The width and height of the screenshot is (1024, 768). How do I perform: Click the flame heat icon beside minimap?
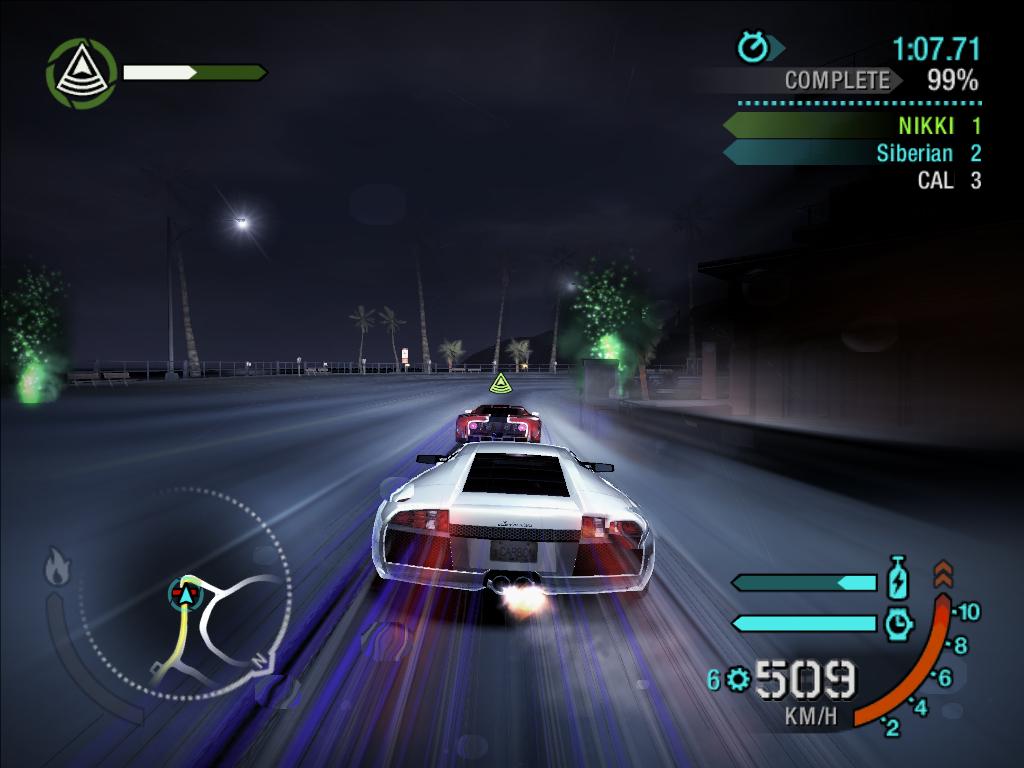[x=57, y=568]
